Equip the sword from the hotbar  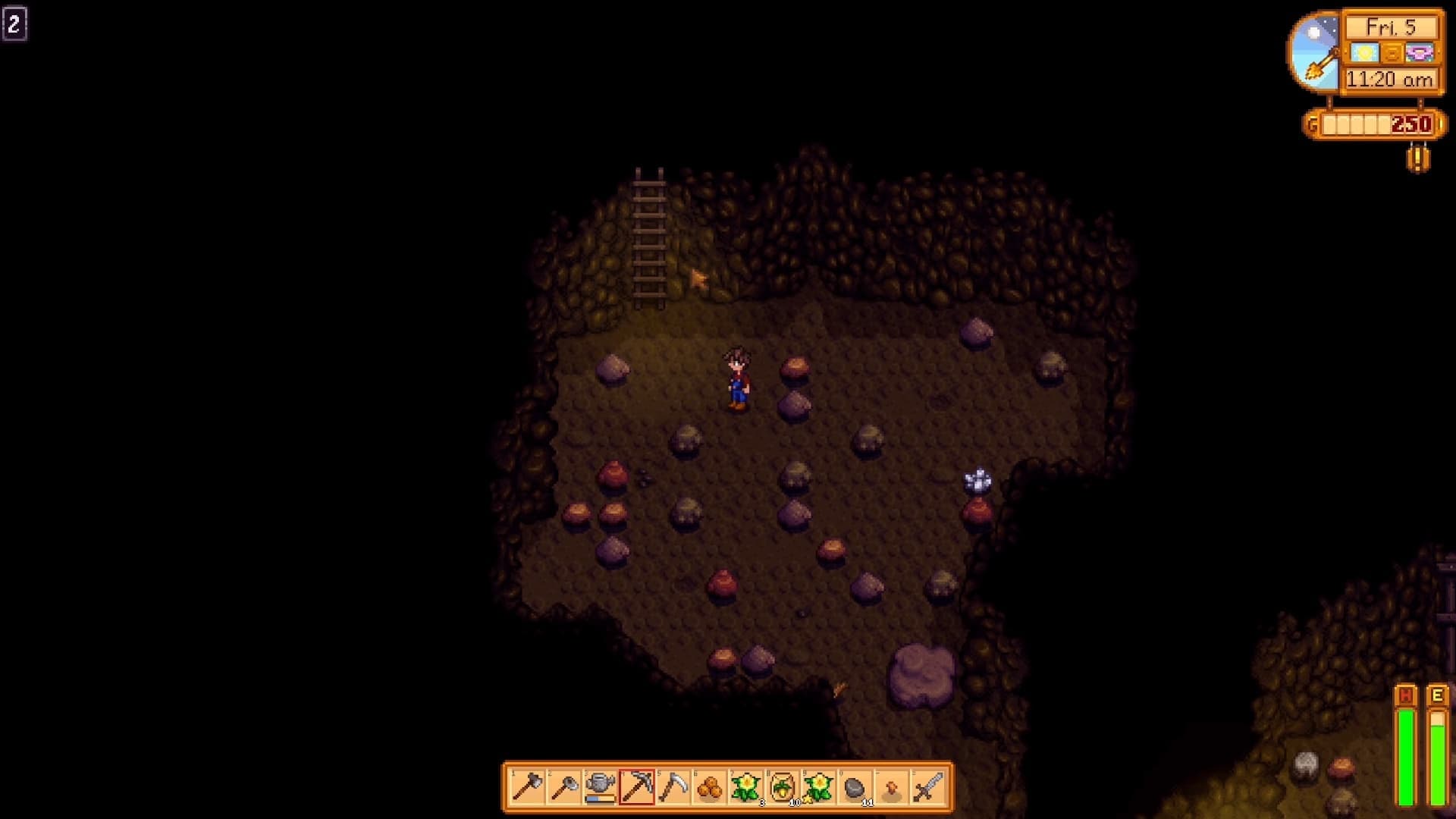click(x=927, y=787)
